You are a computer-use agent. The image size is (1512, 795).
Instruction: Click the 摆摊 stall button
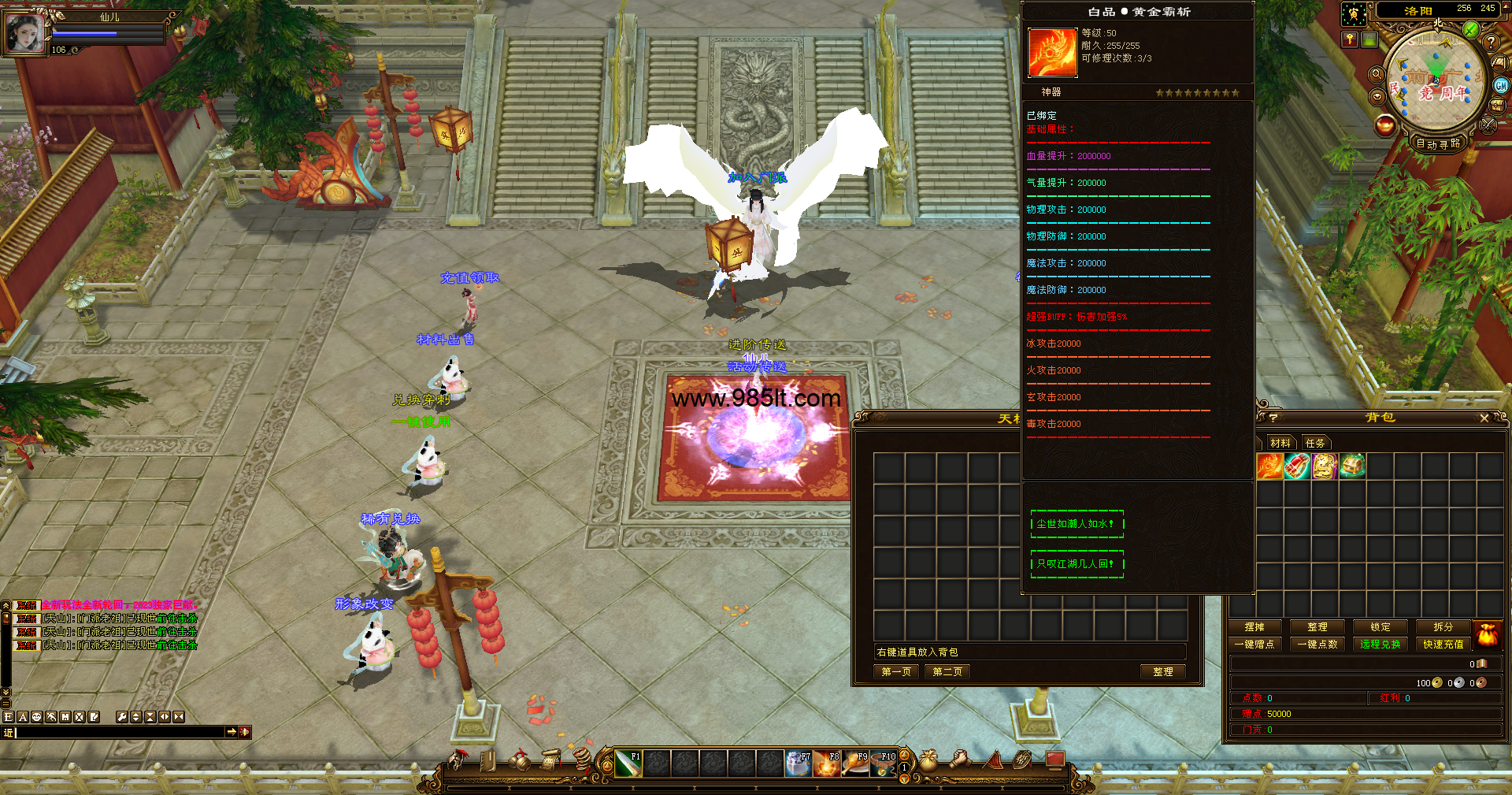(1254, 627)
